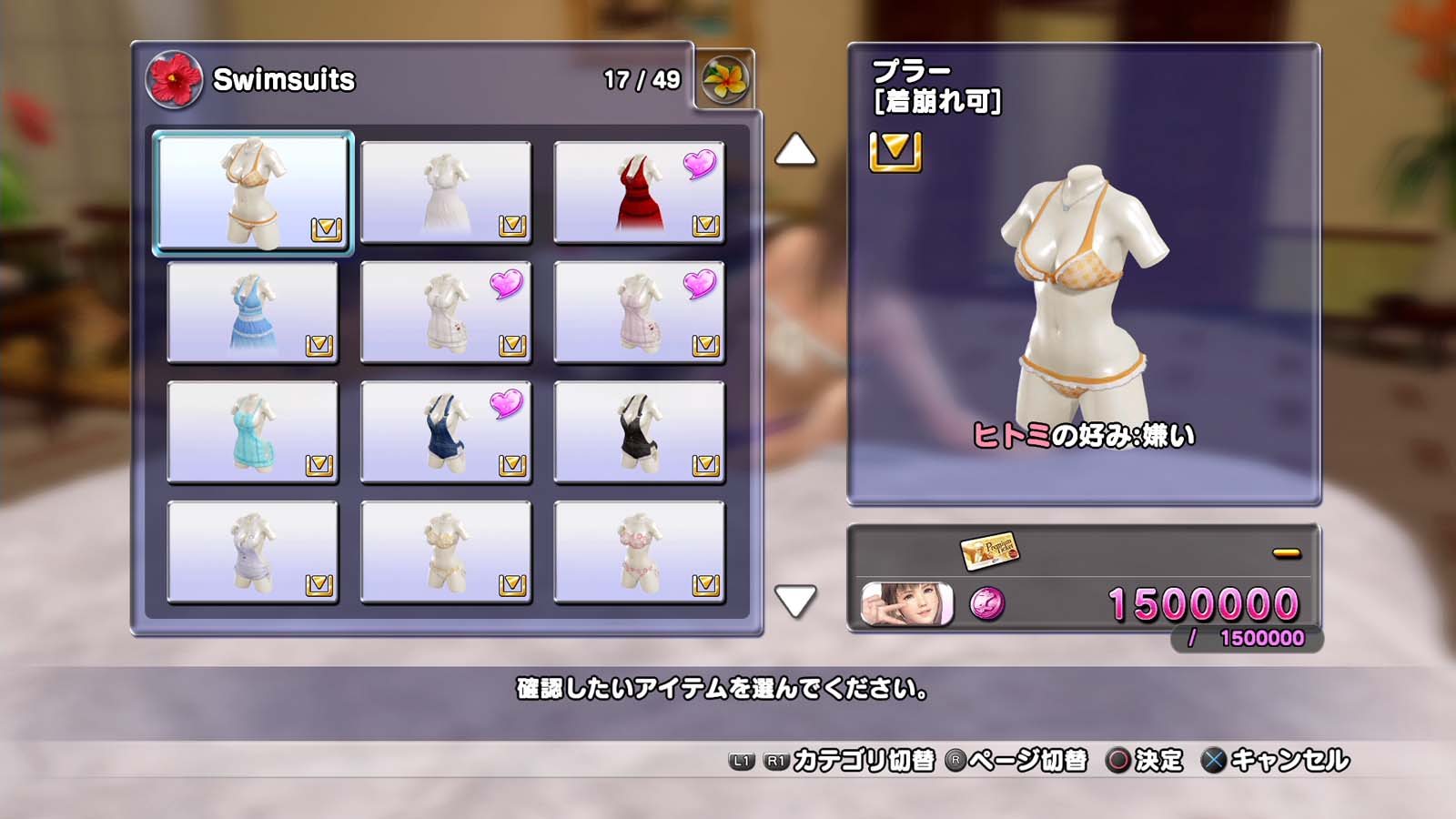Open the red hibiscus Swimsuits category
Screen dimensions: 1456x819
tap(174, 80)
